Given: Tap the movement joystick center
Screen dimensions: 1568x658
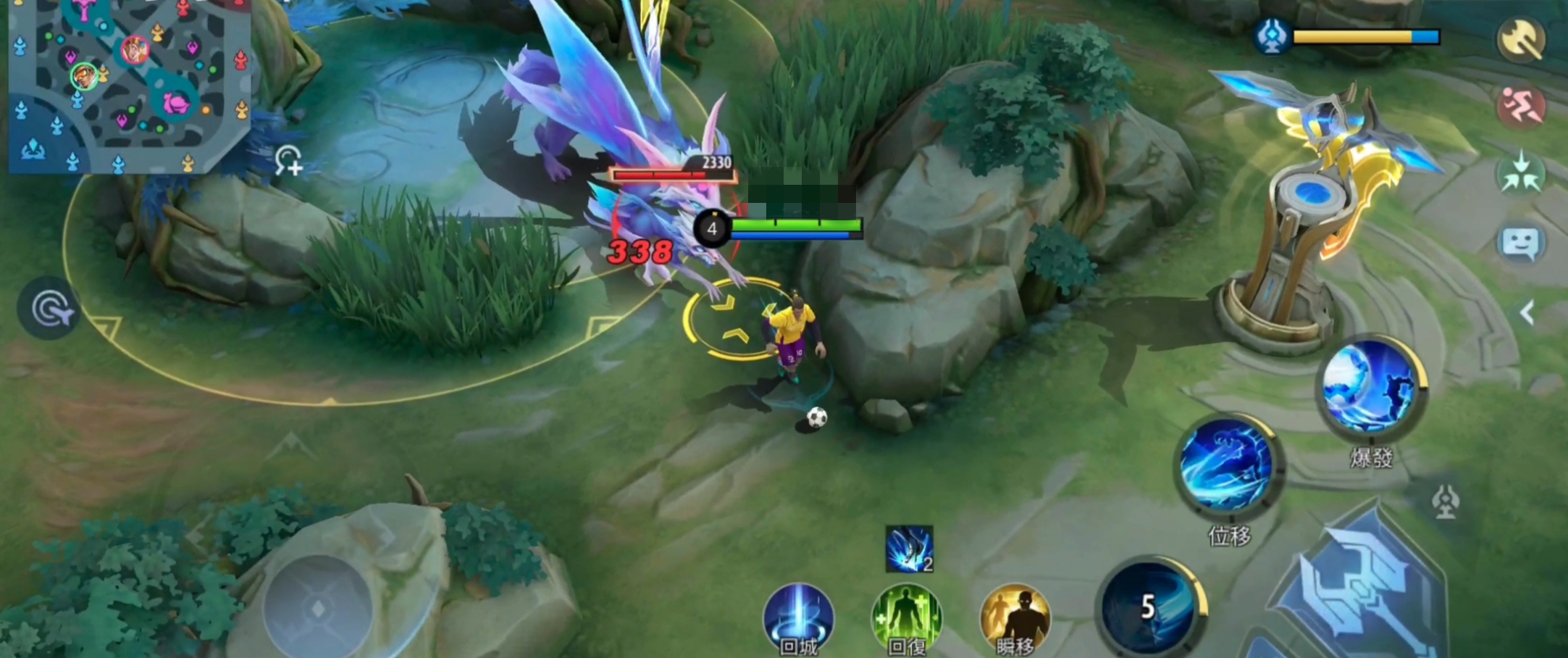Looking at the screenshot, I should coord(319,609).
